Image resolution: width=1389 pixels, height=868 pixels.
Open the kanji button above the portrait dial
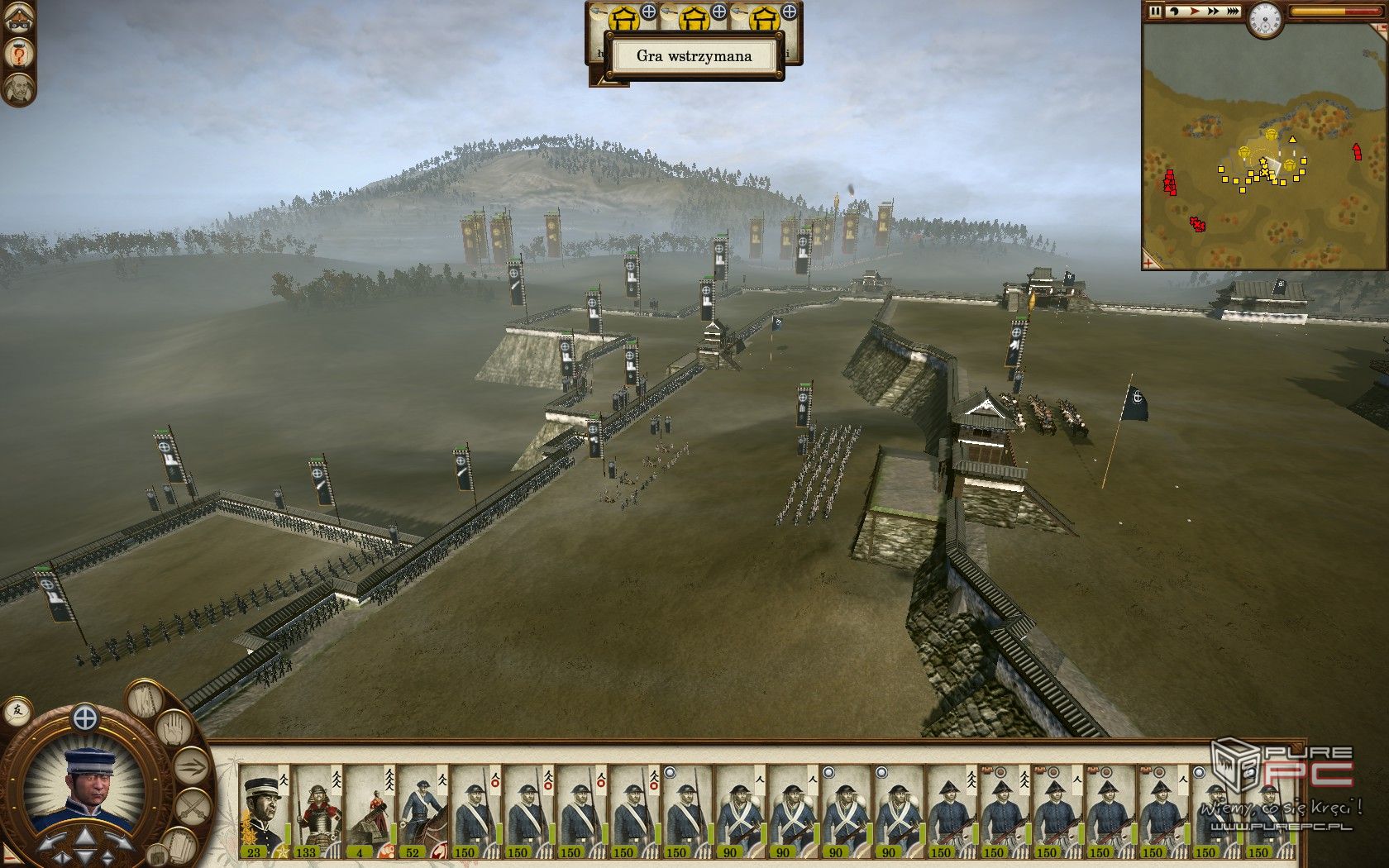click(17, 710)
